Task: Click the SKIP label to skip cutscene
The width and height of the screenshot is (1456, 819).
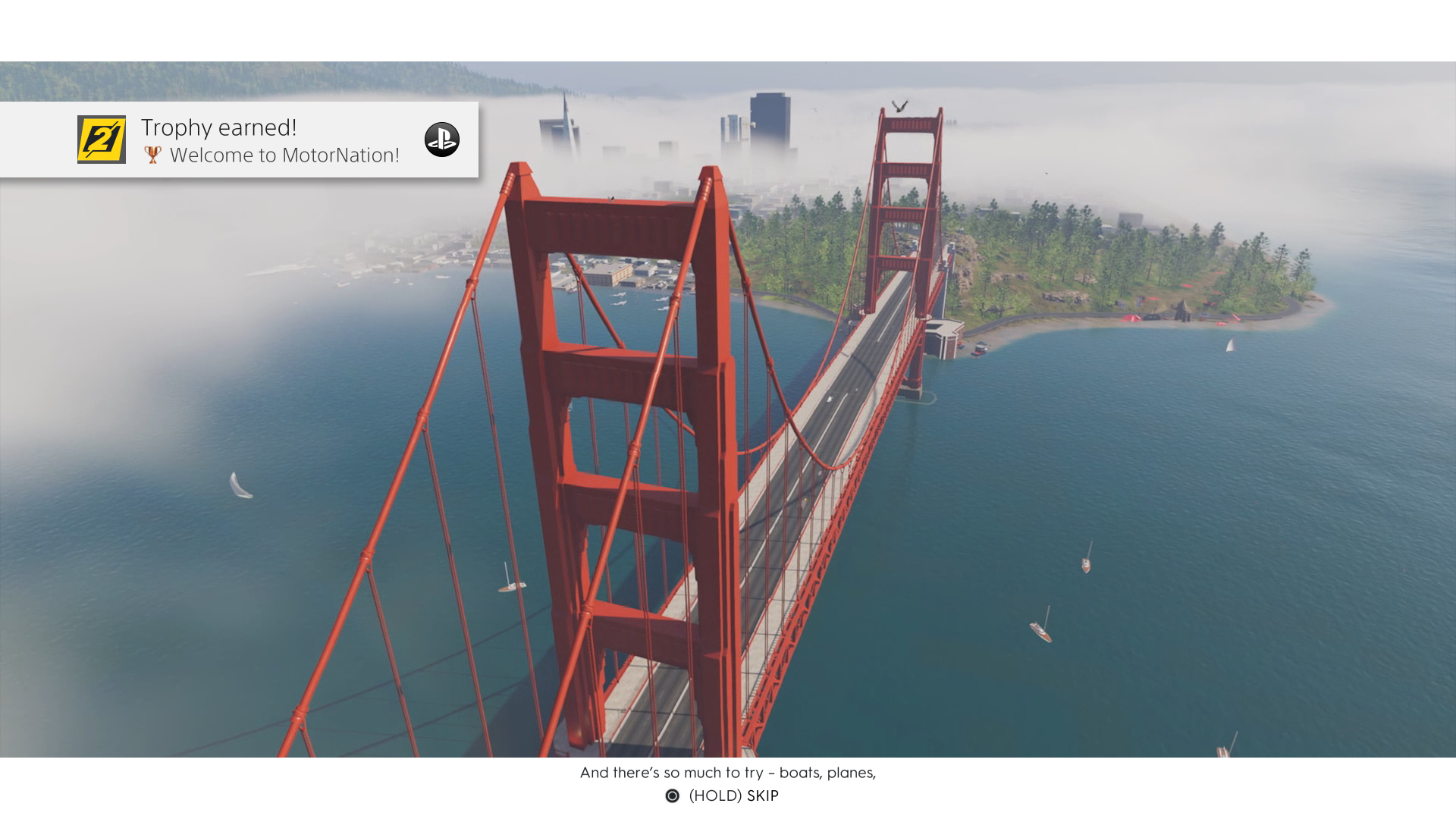Action: point(762,796)
